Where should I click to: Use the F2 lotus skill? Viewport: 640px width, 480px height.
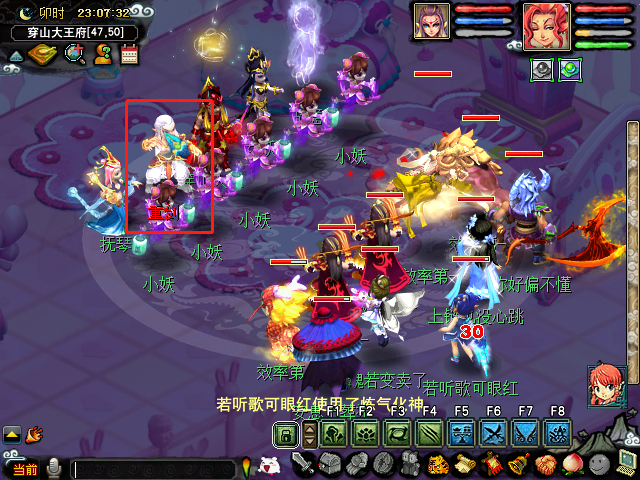pyautogui.click(x=366, y=434)
